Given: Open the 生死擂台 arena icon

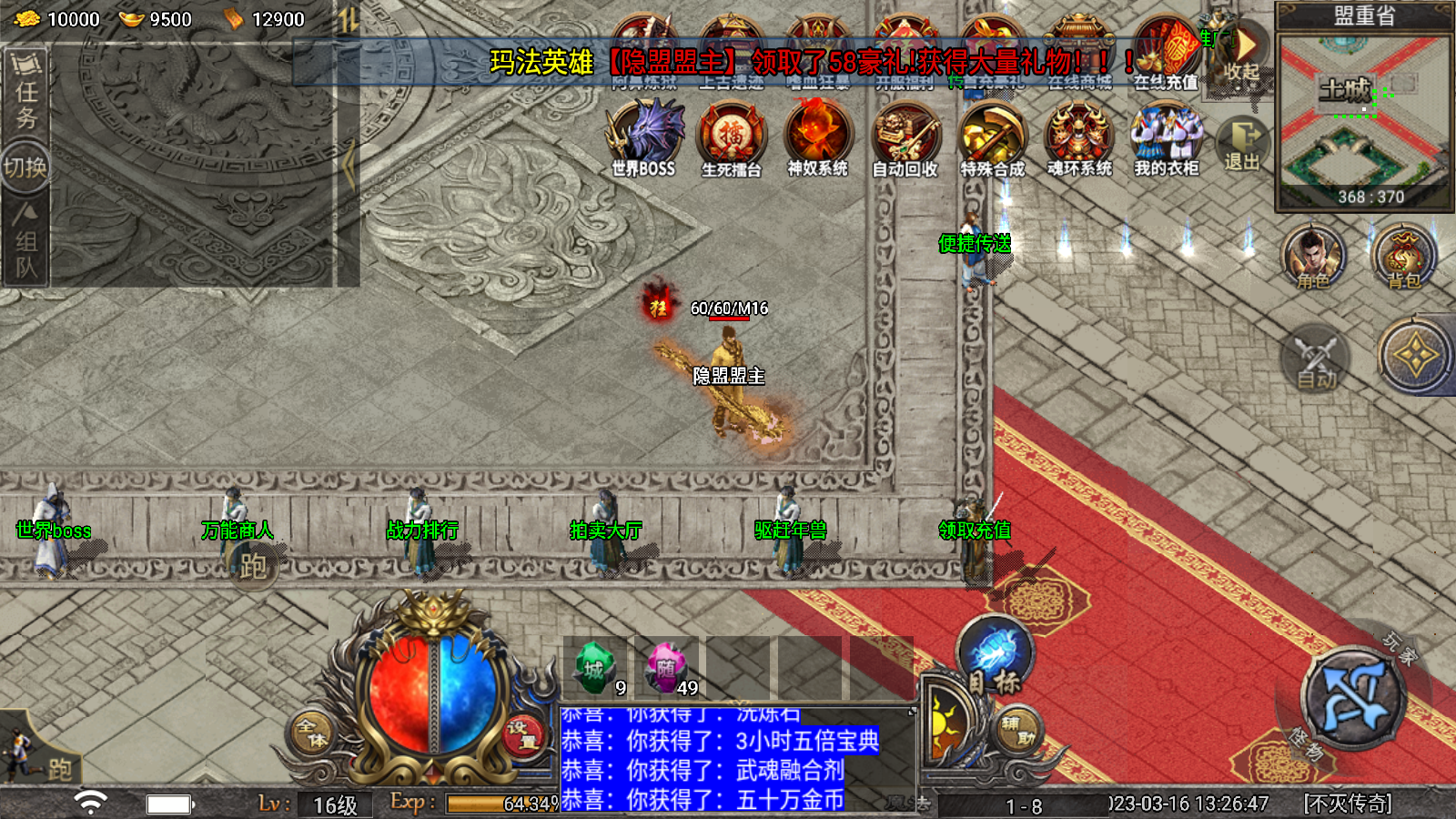Looking at the screenshot, I should click(731, 136).
